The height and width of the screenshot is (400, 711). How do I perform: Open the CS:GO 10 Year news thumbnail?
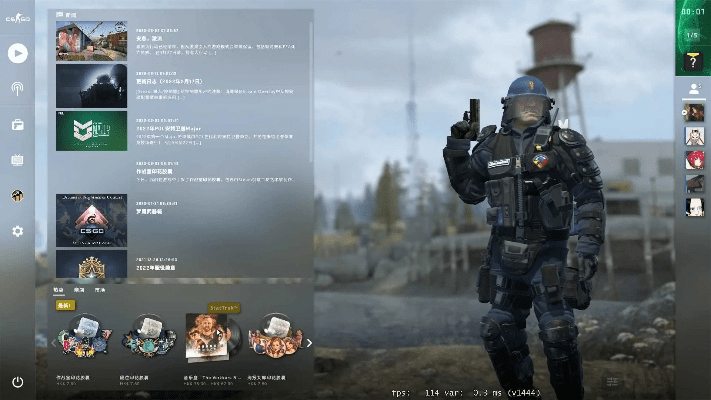click(91, 220)
